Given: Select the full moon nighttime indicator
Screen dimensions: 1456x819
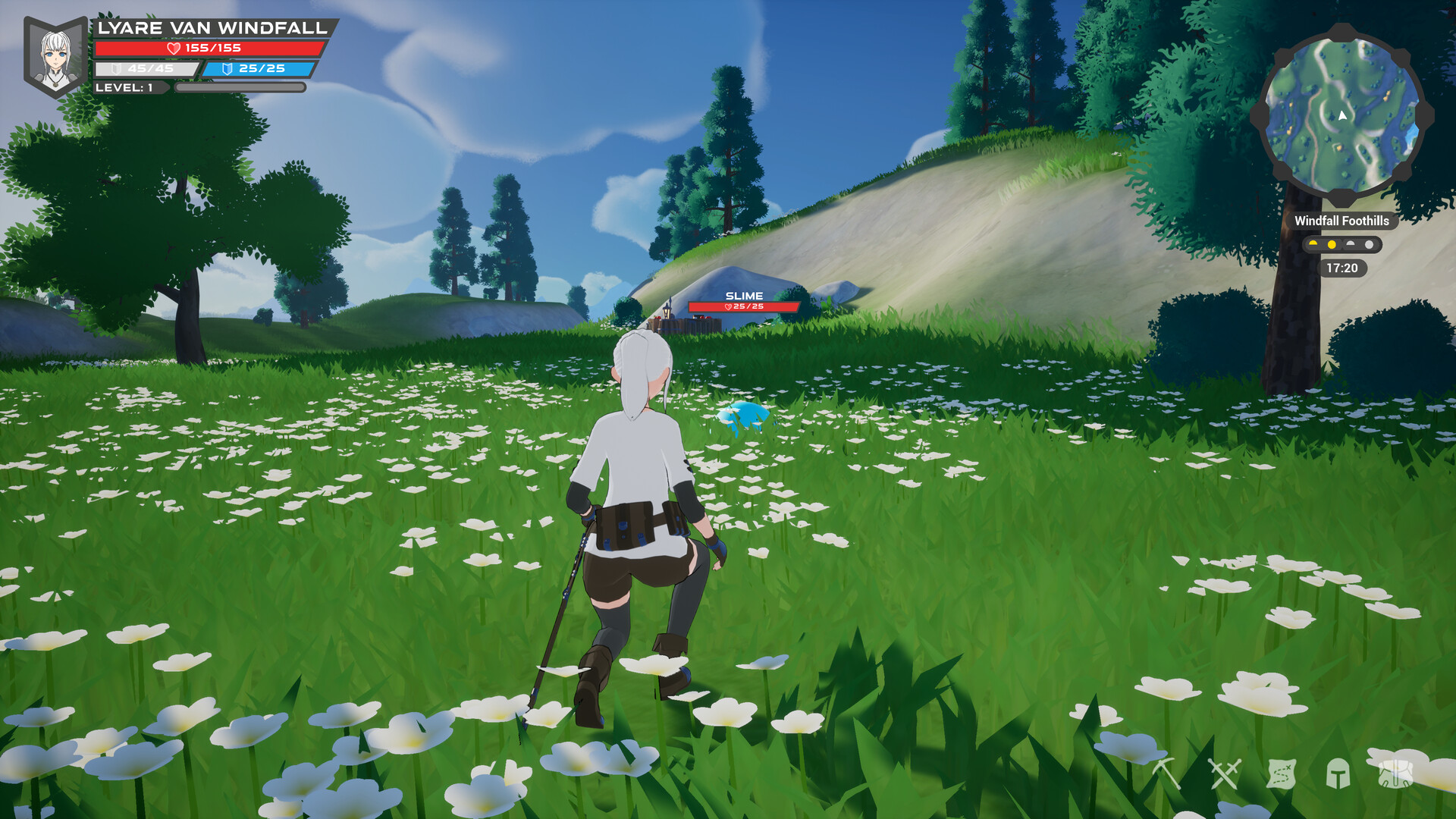Looking at the screenshot, I should [x=1370, y=244].
